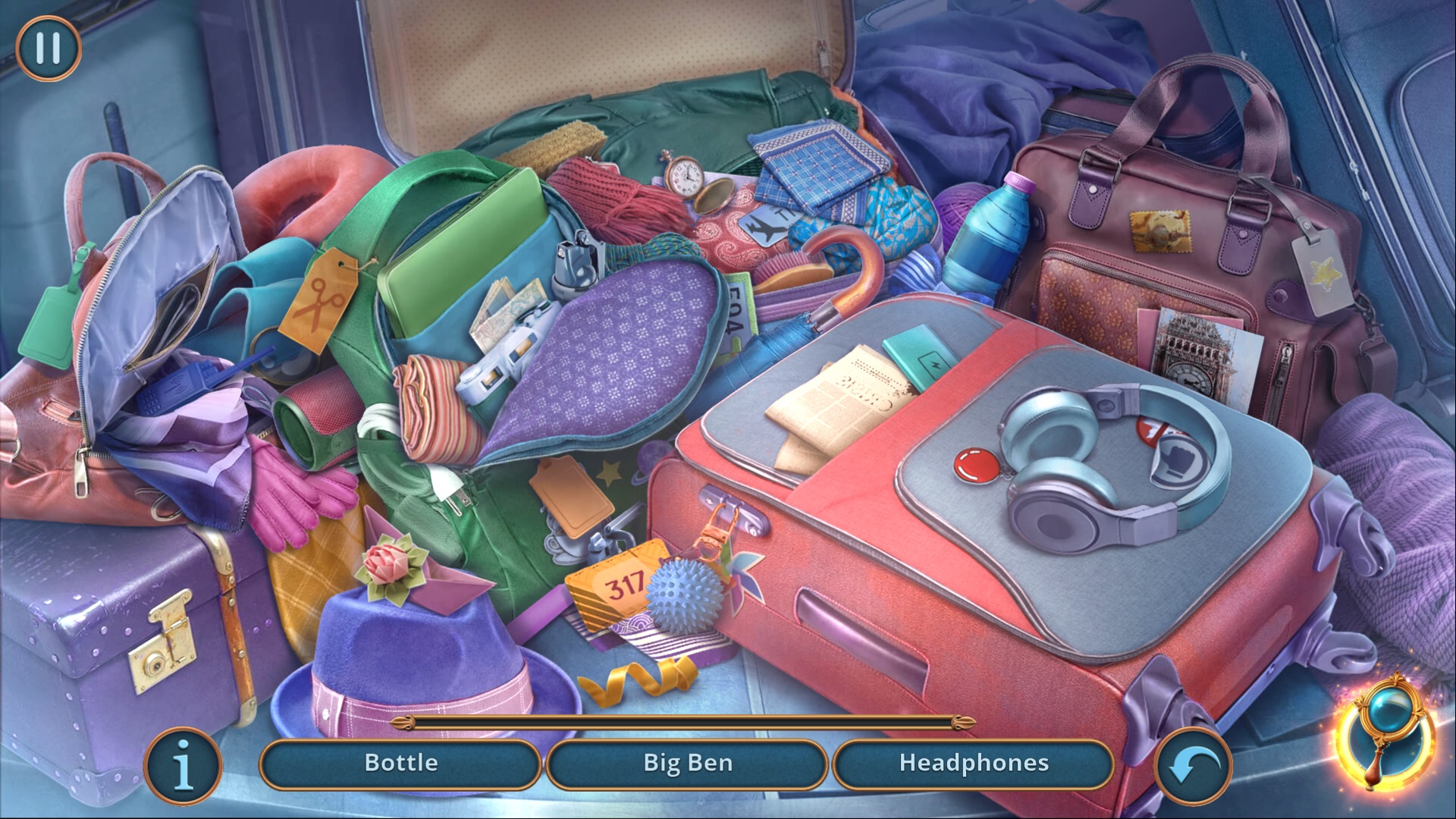Choose the Big Ben list entry
The width and height of the screenshot is (1456, 819).
687,764
